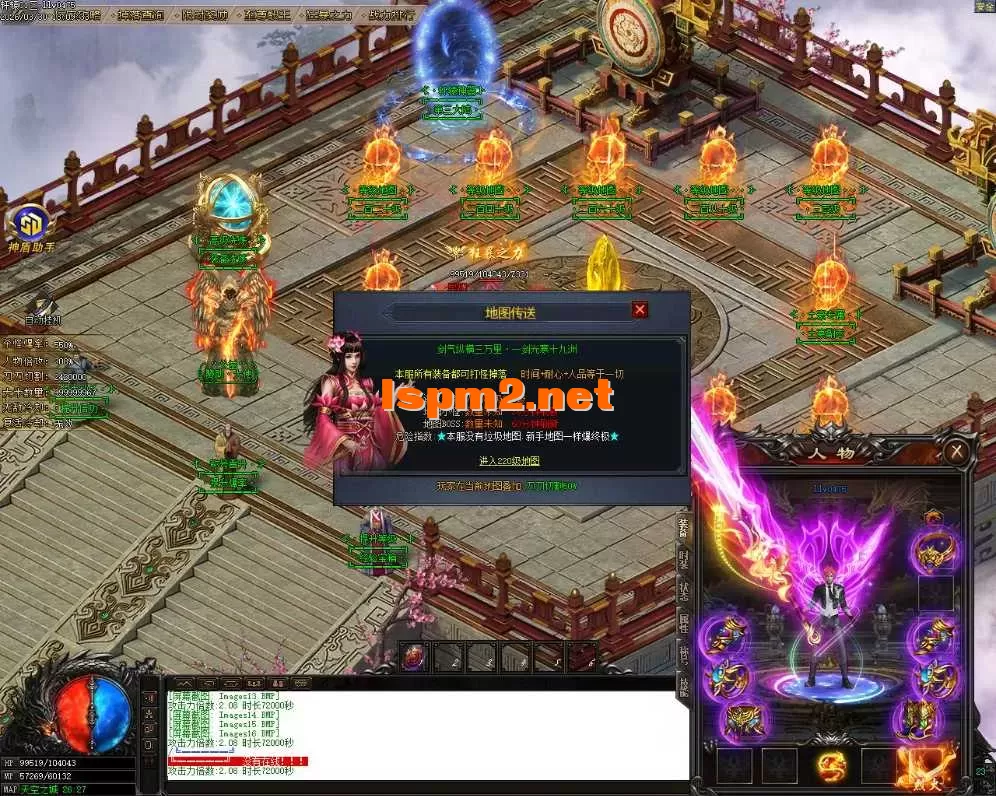
Task: Switch to the 时装 costume tab
Action: (685, 559)
